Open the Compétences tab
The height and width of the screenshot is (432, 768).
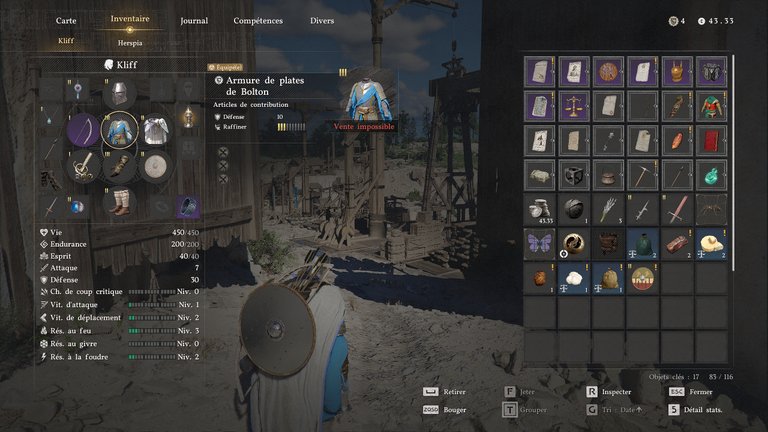[258, 20]
